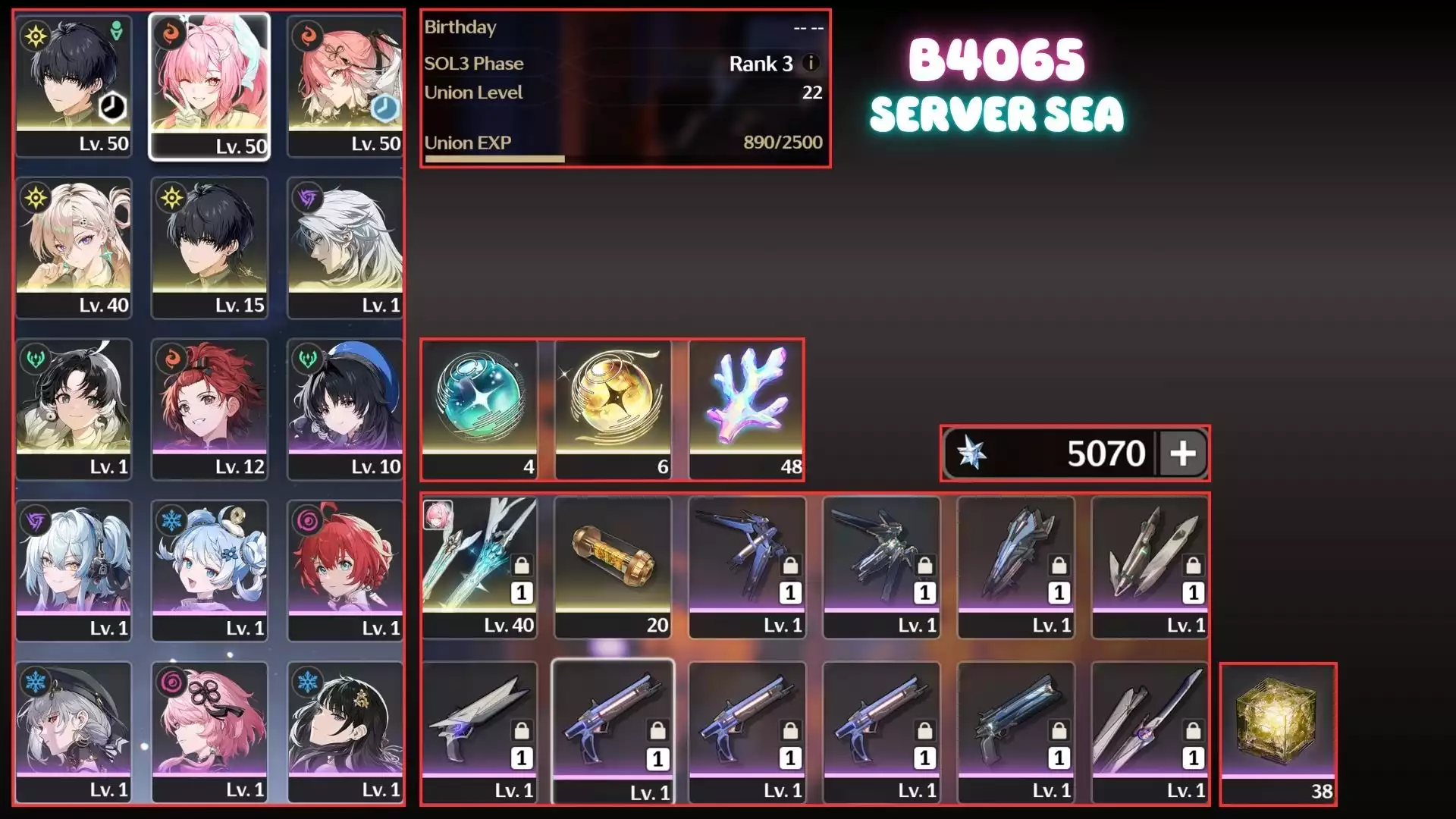
Task: Select the golden orb item with count 6
Action: pos(613,409)
